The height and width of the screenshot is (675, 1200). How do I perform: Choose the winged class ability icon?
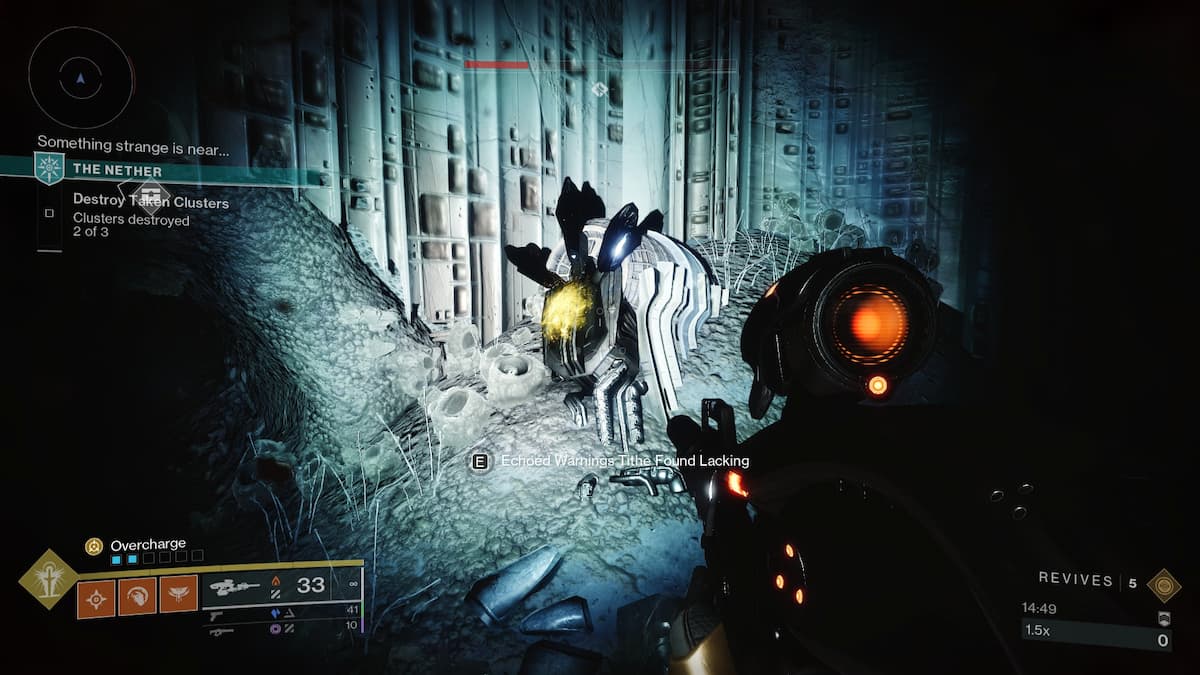[179, 597]
